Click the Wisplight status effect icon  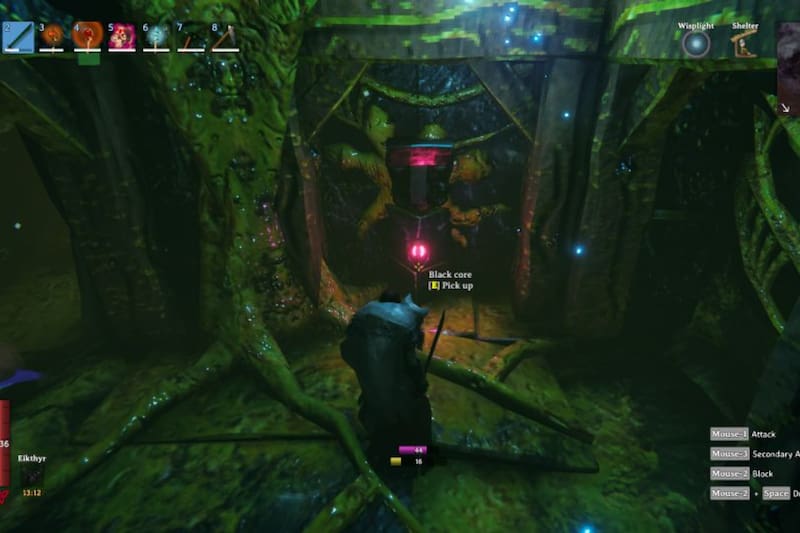pyautogui.click(x=696, y=44)
